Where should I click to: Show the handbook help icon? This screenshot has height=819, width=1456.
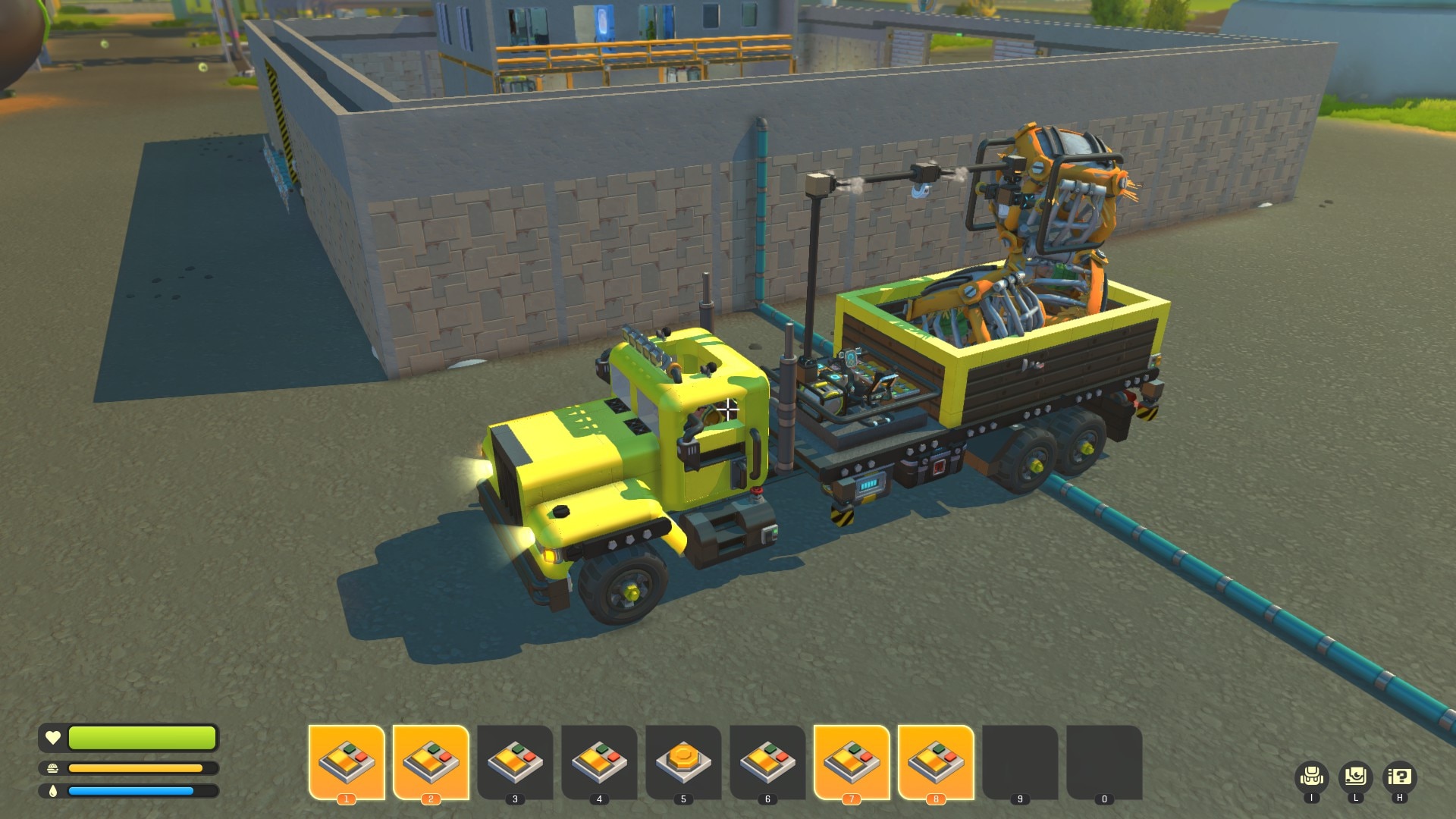[1399, 777]
